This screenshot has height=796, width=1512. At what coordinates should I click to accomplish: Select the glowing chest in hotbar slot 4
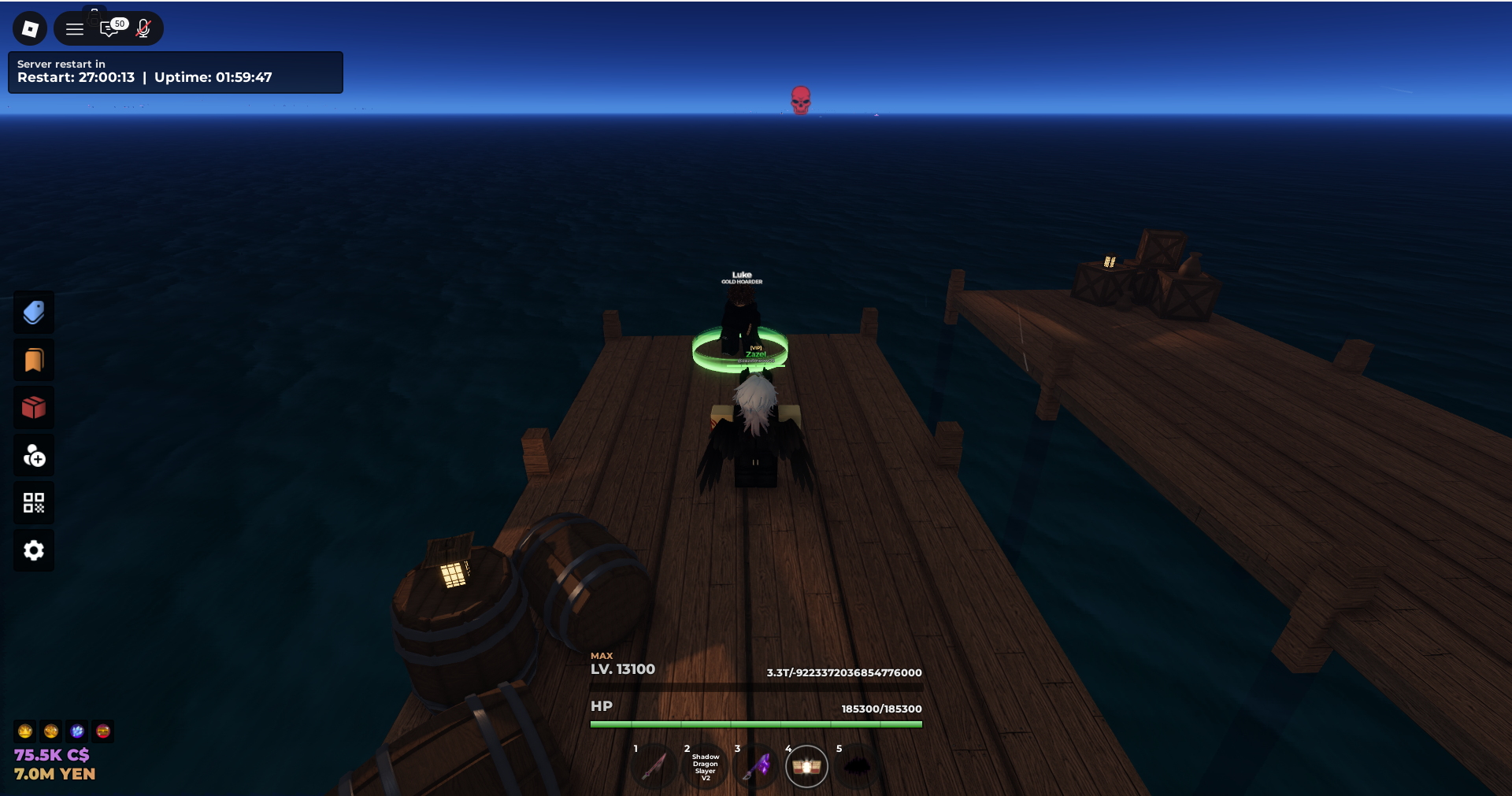pyautogui.click(x=806, y=766)
